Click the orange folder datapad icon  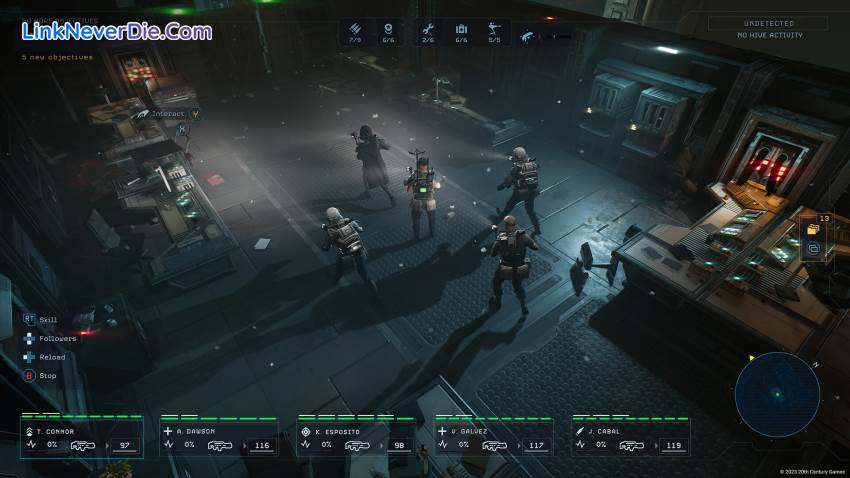812,229
